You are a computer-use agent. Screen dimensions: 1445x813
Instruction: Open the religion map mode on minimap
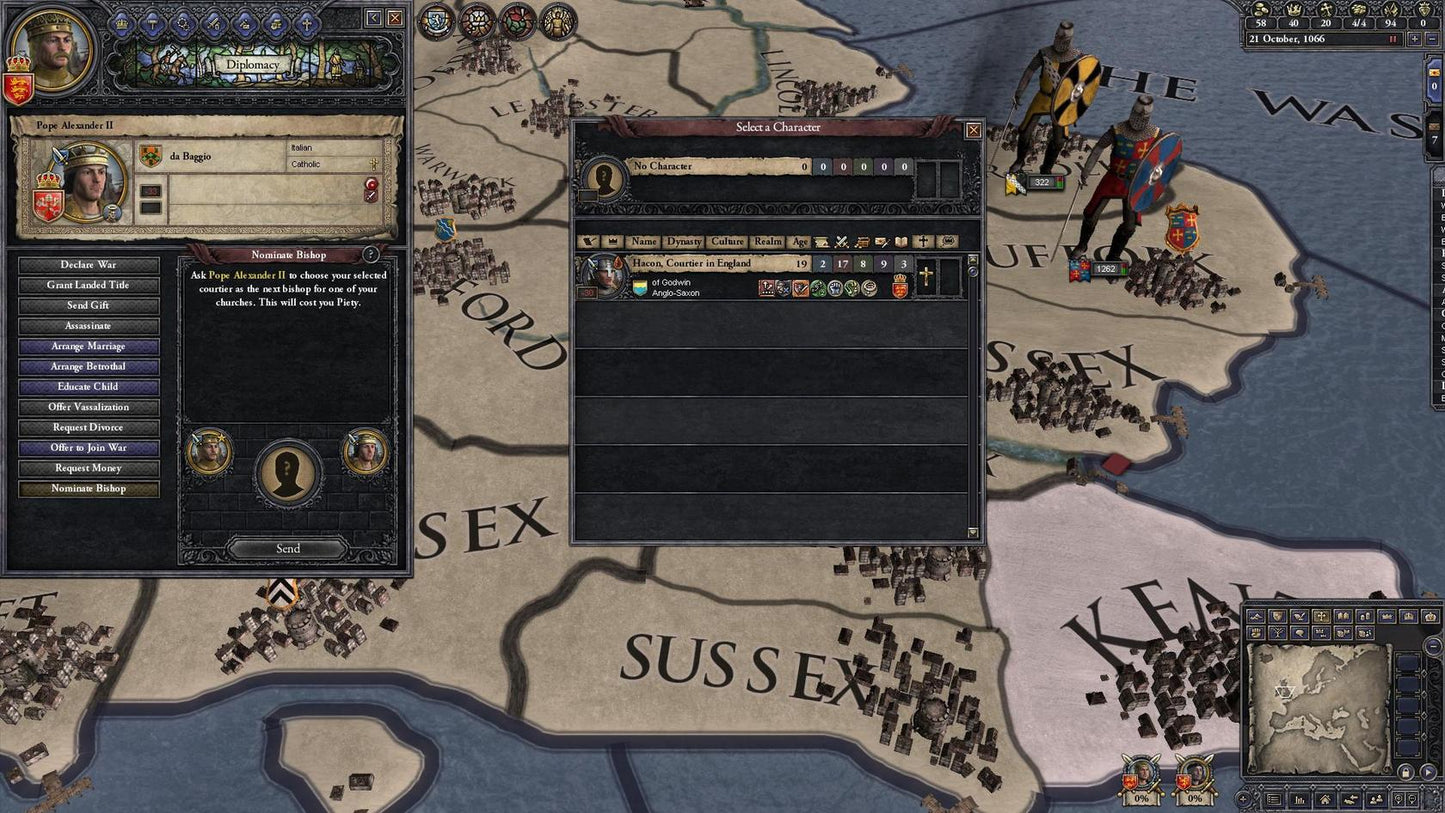click(1322, 615)
